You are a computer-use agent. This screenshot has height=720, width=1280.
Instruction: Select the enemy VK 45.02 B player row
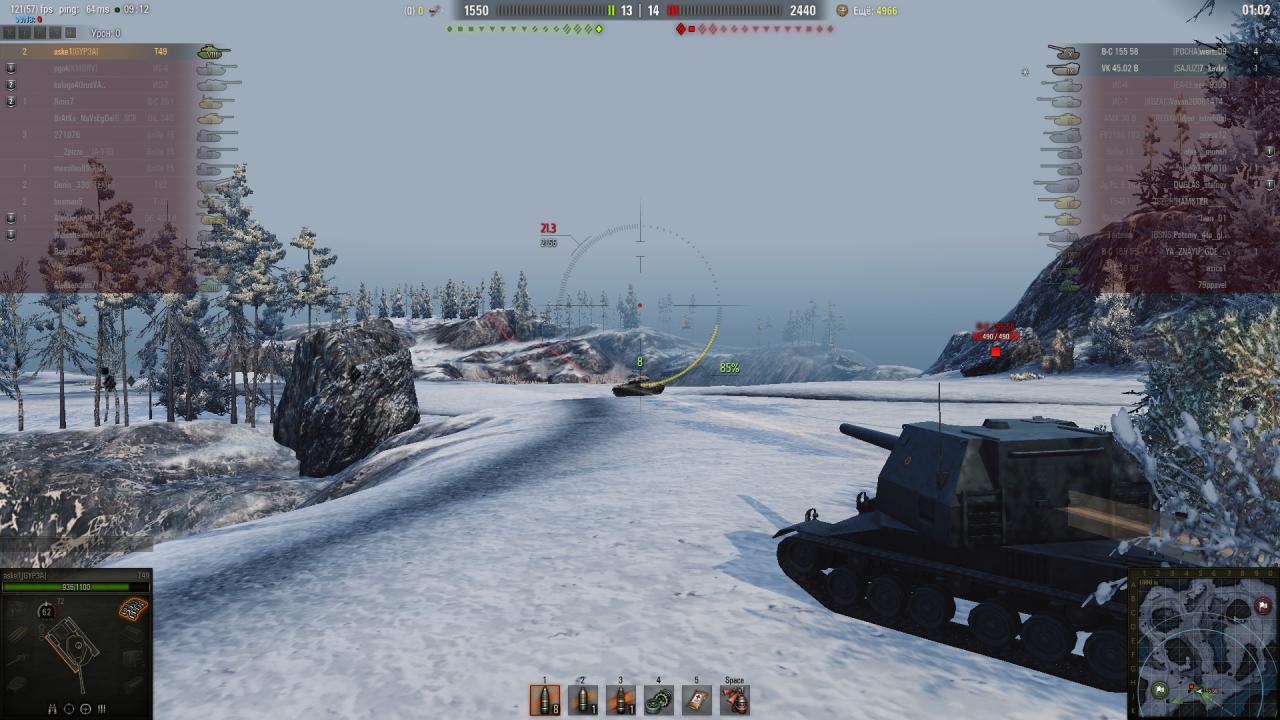point(1150,68)
